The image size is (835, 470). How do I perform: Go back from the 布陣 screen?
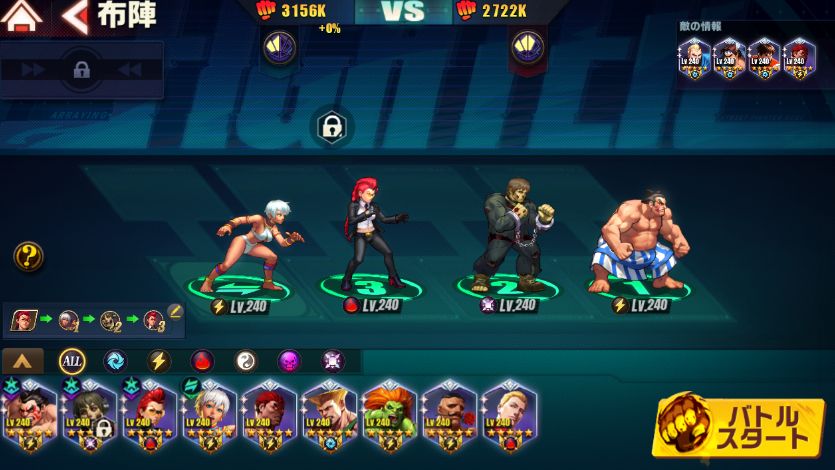point(74,16)
